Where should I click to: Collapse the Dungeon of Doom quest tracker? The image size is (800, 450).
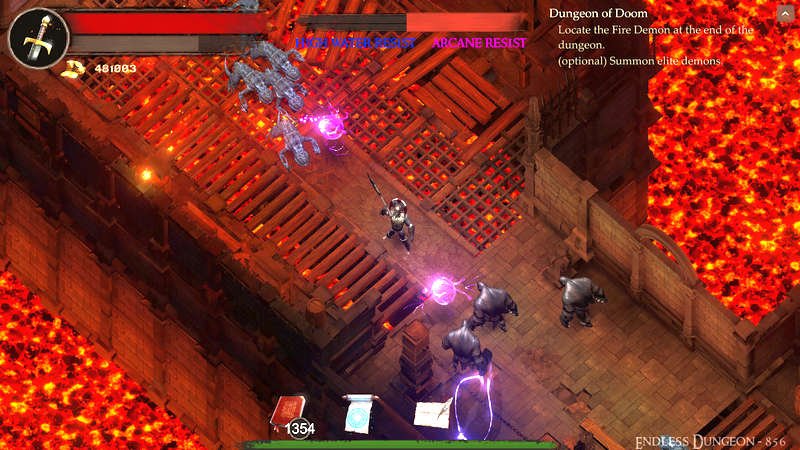click(782, 13)
